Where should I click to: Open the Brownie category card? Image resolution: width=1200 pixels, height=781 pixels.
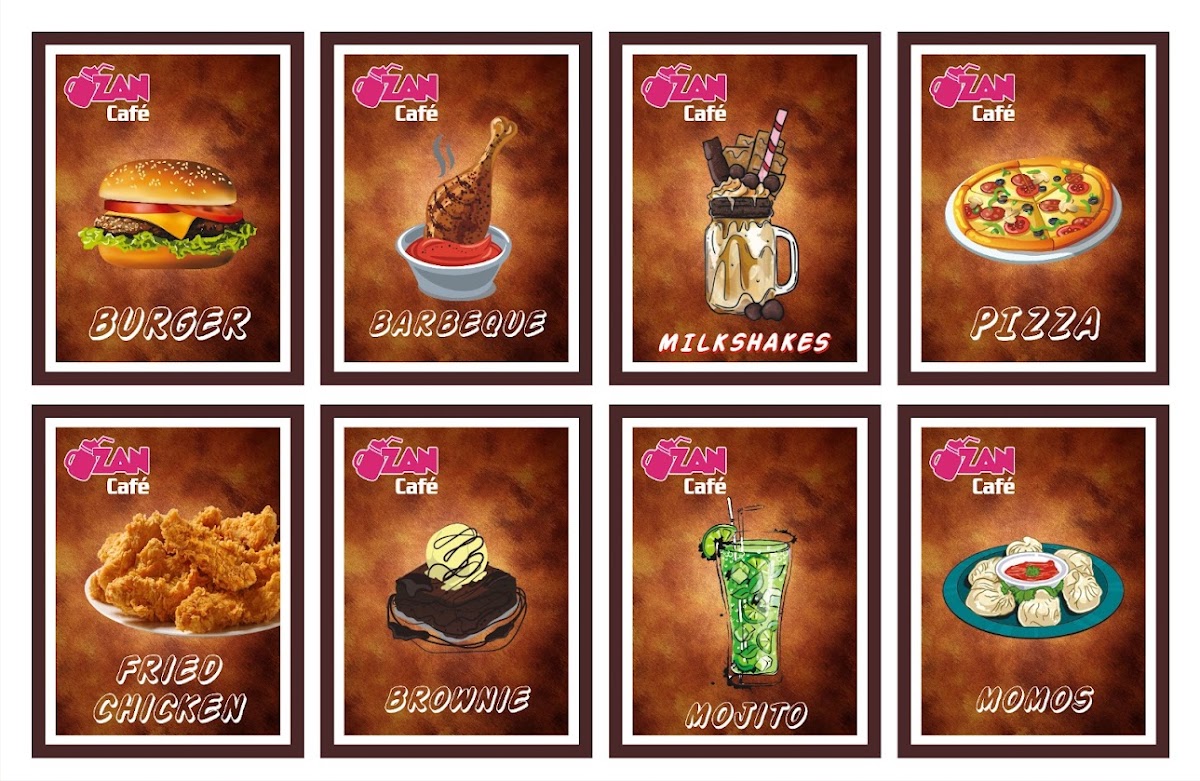pos(456,581)
